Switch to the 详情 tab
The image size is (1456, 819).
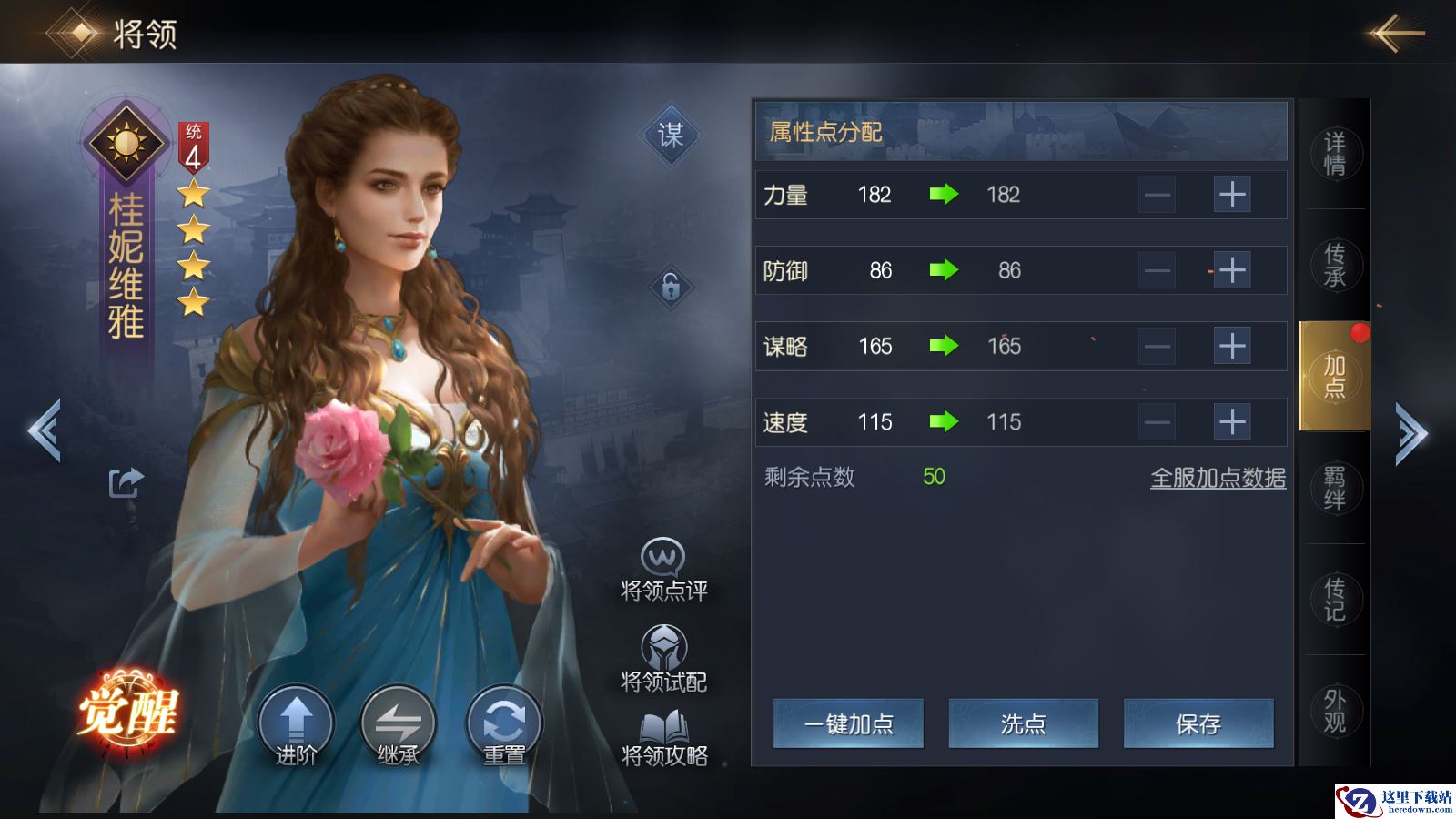pos(1334,154)
